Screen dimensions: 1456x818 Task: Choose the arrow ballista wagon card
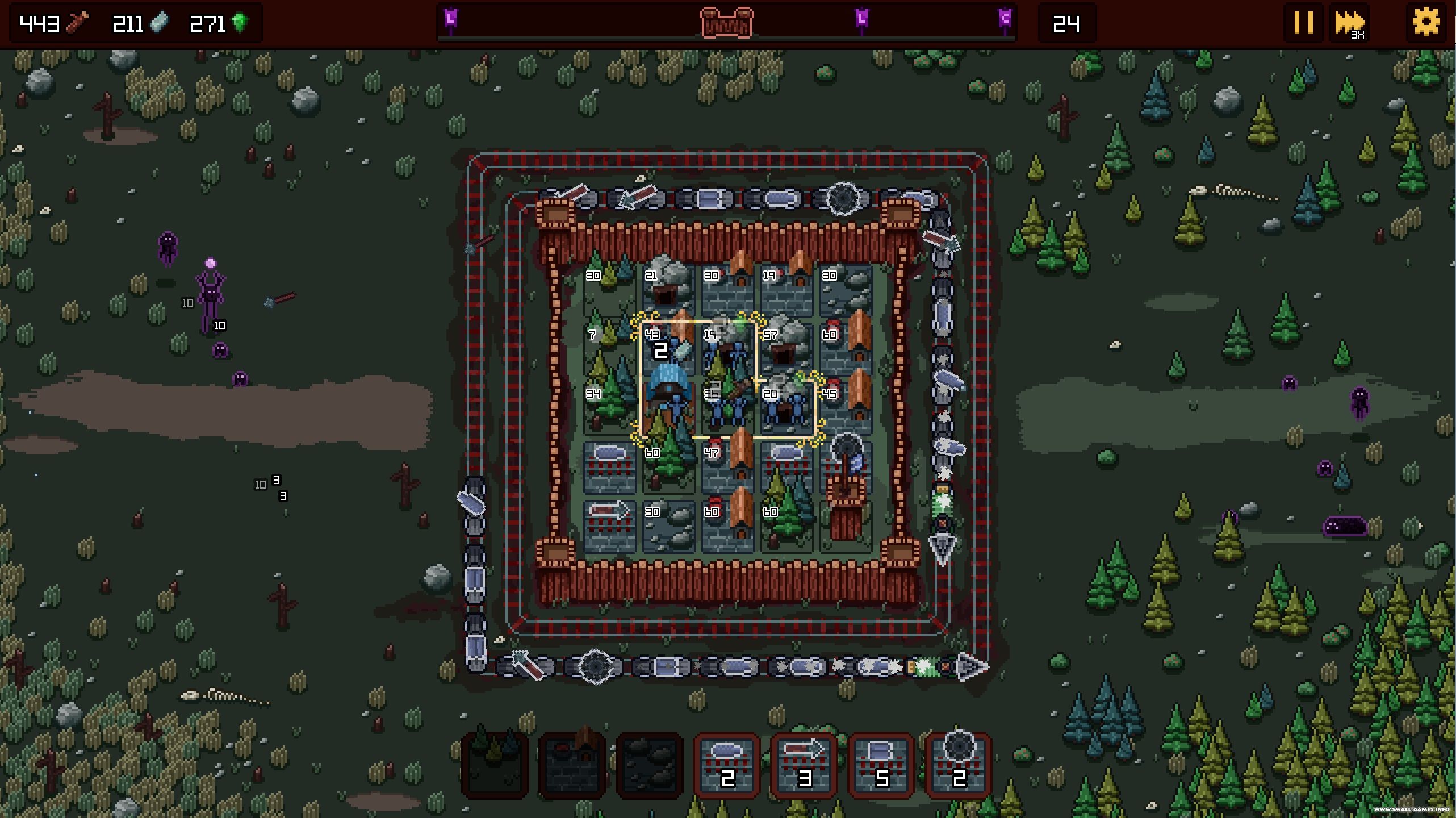[804, 765]
